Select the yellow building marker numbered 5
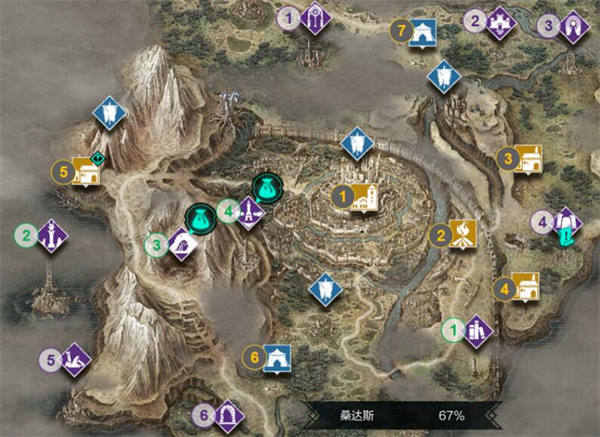This screenshot has height=437, width=600. 84,173
